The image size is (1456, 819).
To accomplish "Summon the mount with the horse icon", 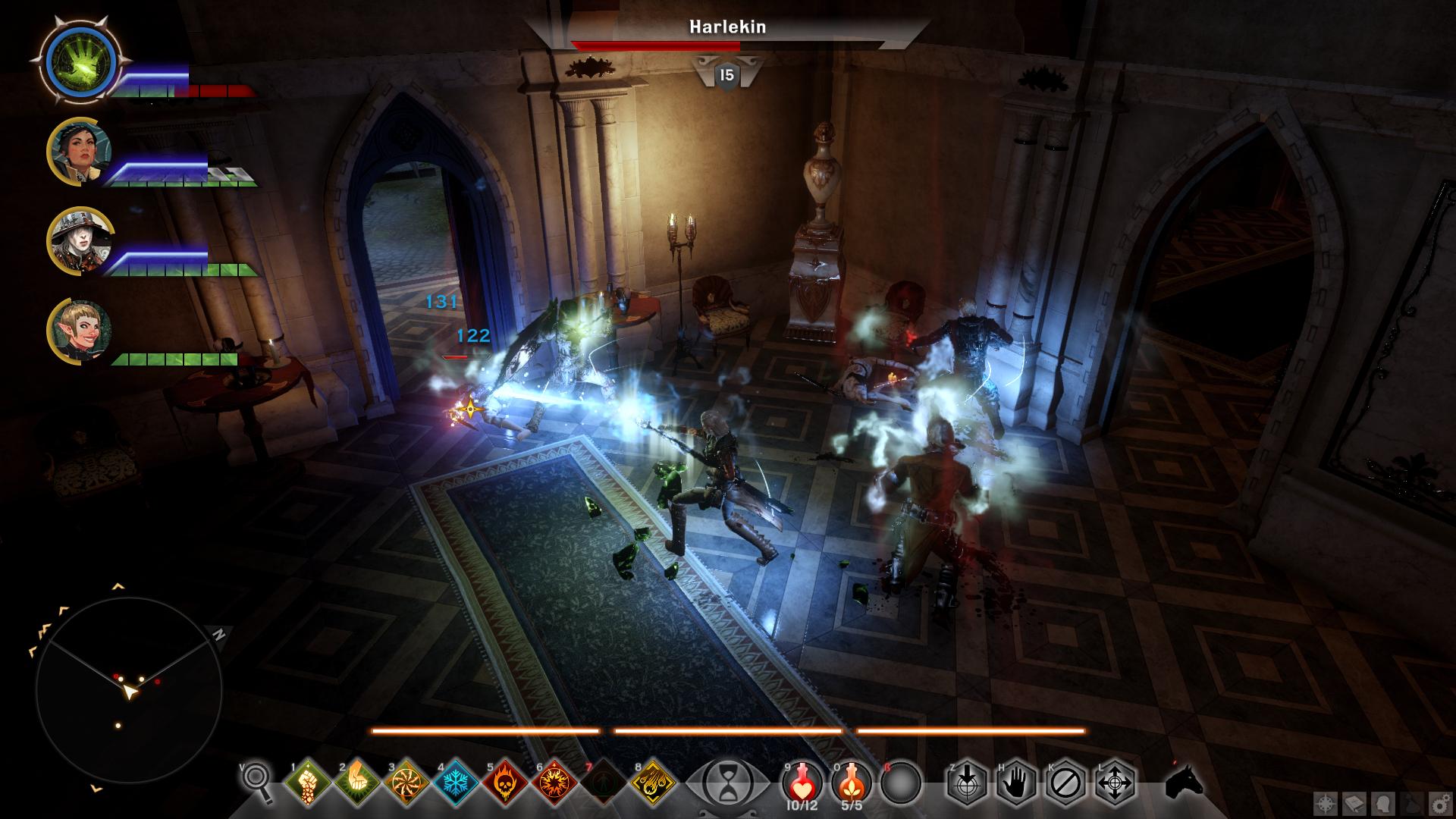I will [1185, 782].
